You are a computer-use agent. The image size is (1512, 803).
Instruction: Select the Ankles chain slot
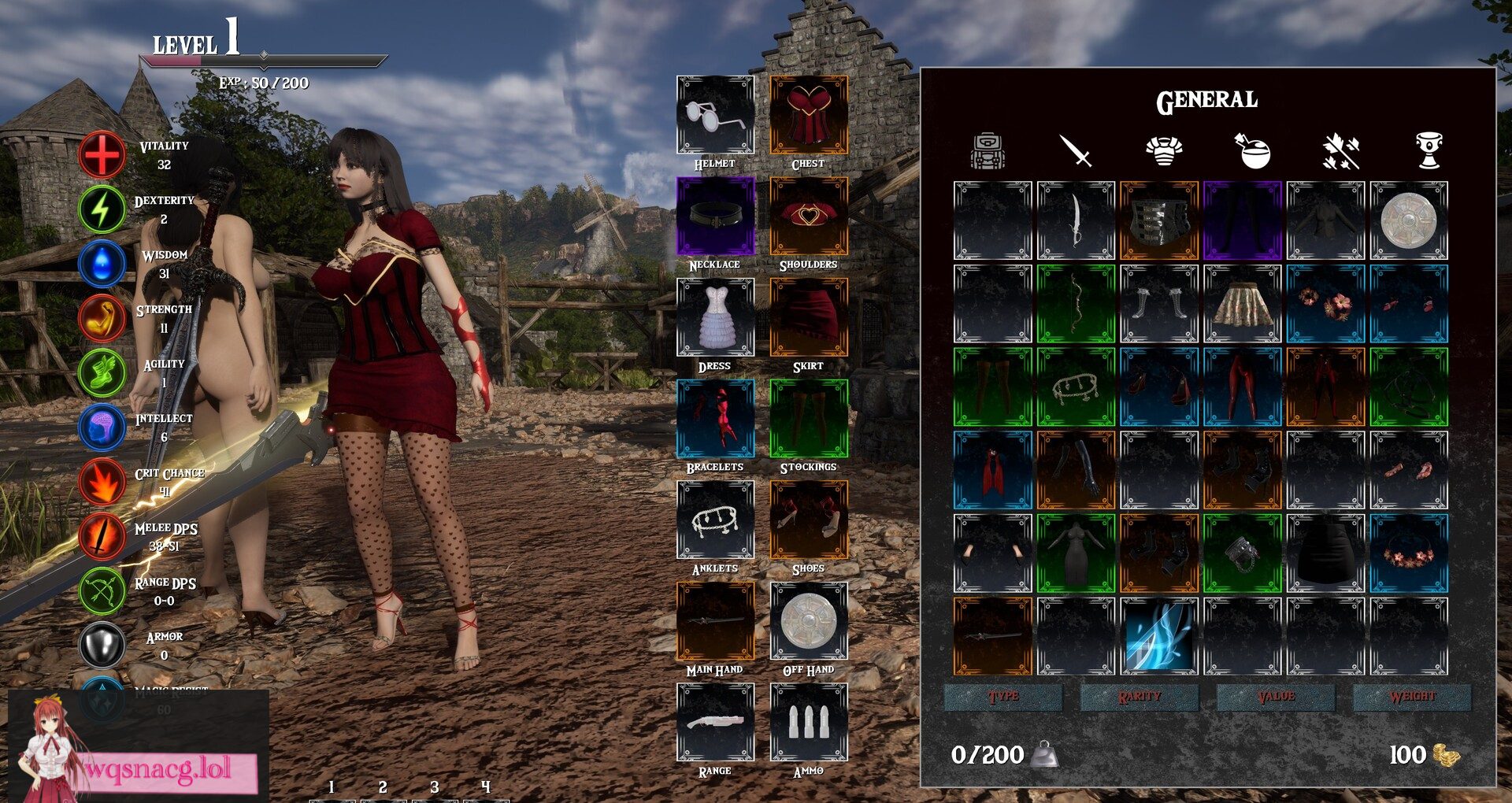715,520
